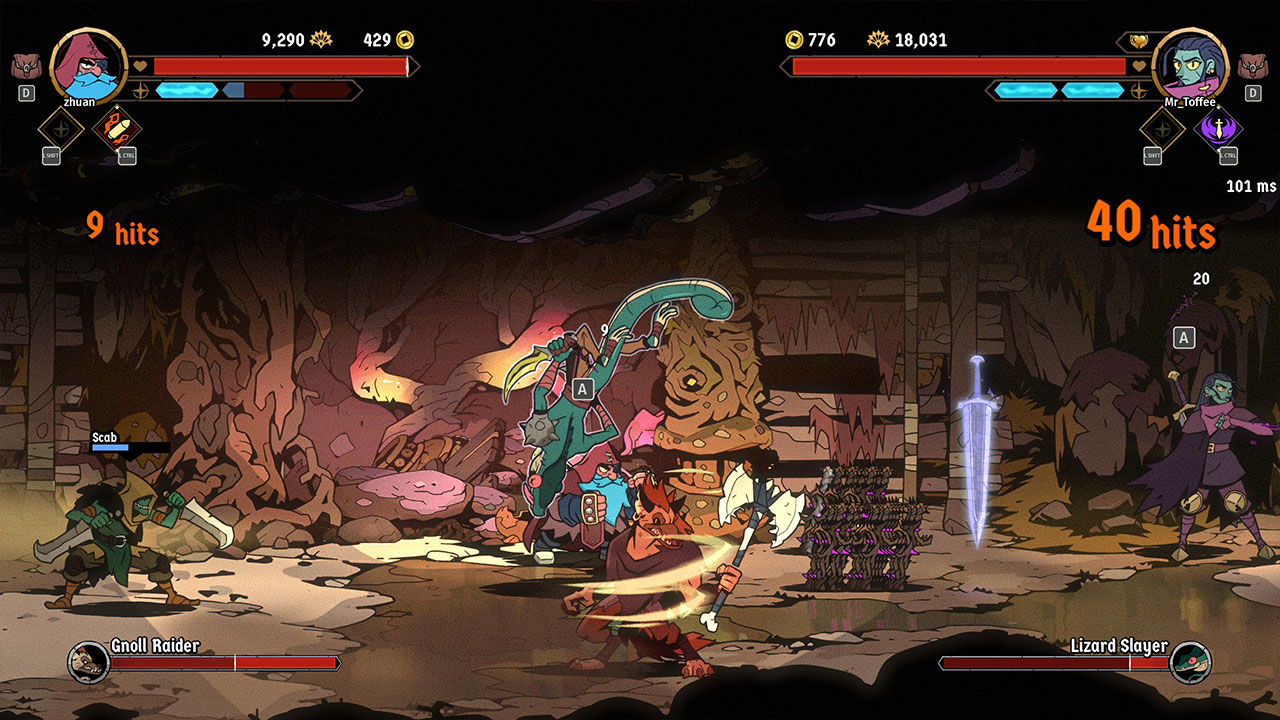Click the Lizard Slayer enemy portrait

tap(1191, 662)
